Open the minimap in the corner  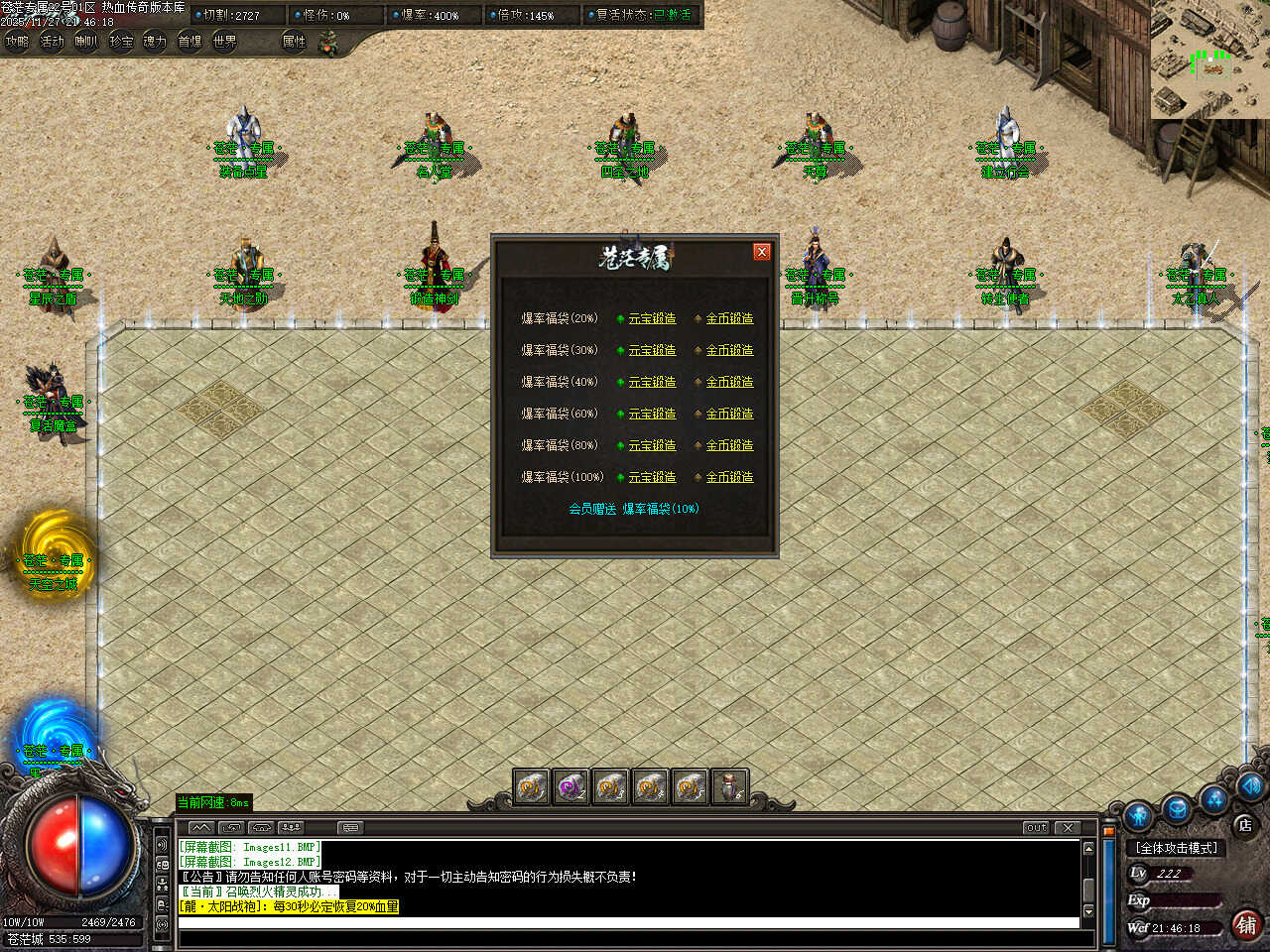tap(1210, 59)
